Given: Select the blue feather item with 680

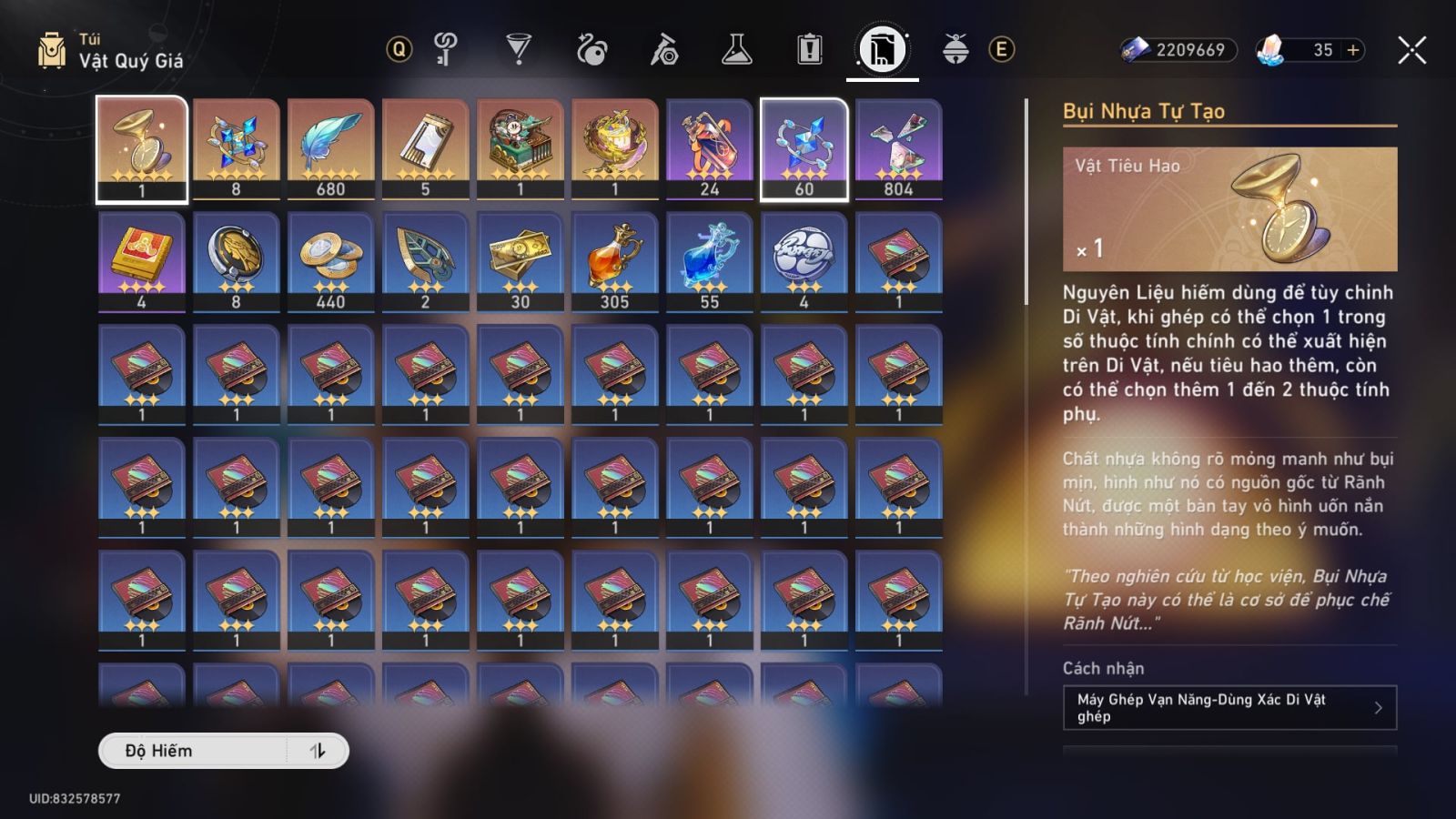Looking at the screenshot, I should pos(330,148).
